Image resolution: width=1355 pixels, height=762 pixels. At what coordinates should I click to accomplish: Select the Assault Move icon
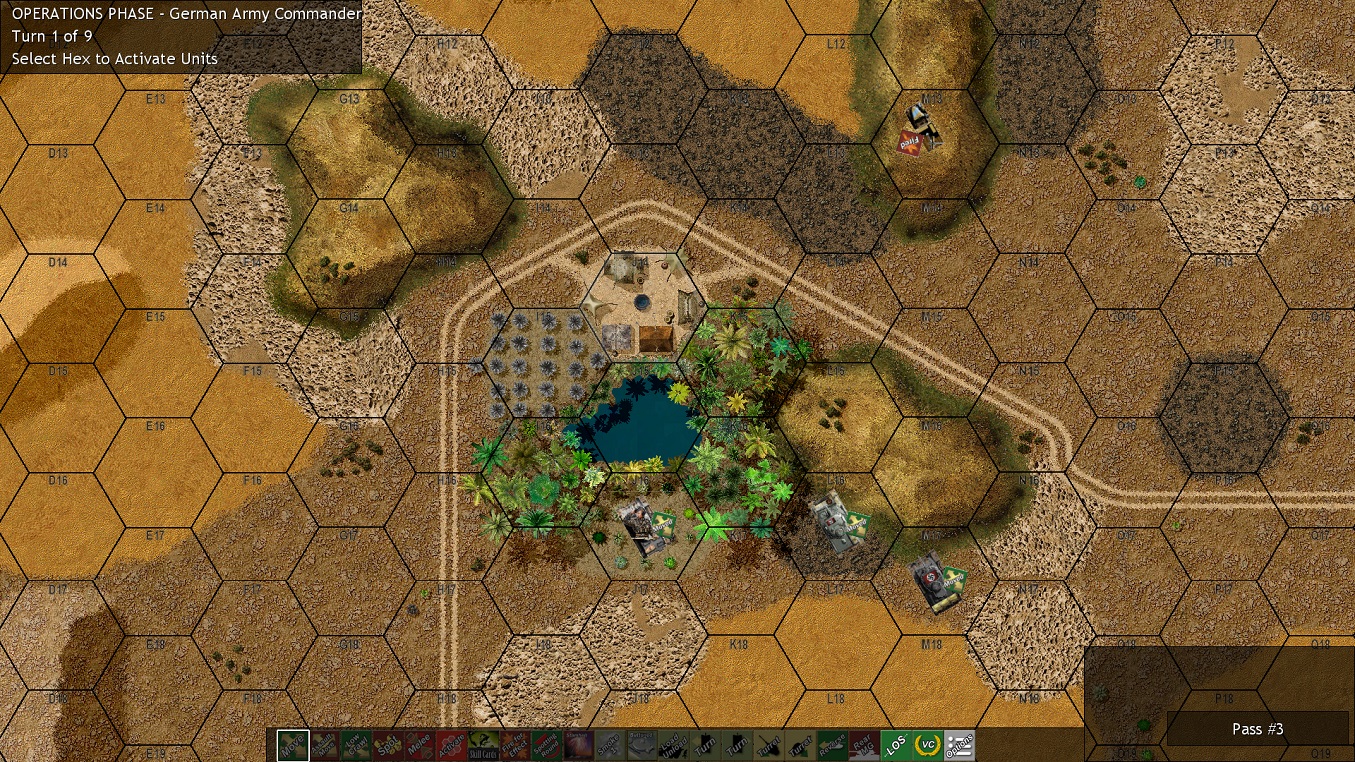323,745
